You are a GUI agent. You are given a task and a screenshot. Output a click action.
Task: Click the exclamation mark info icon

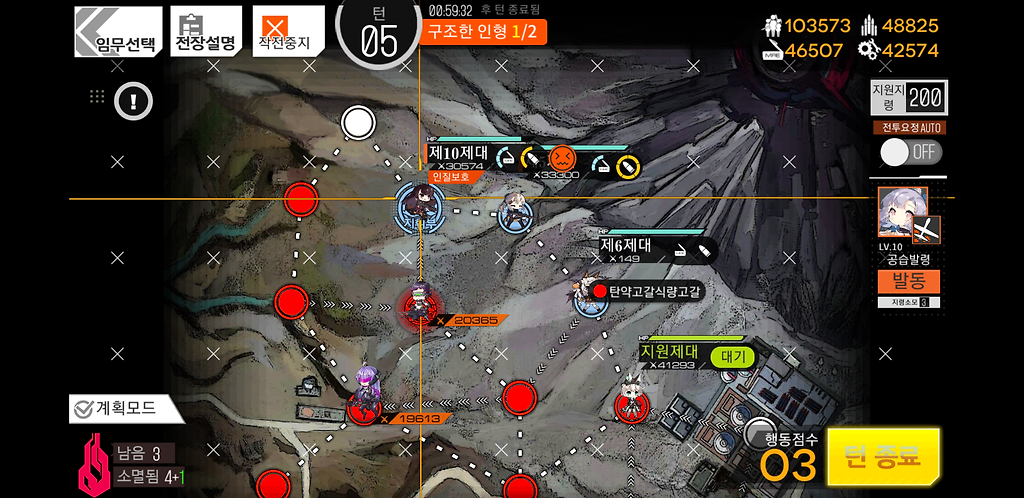(133, 99)
